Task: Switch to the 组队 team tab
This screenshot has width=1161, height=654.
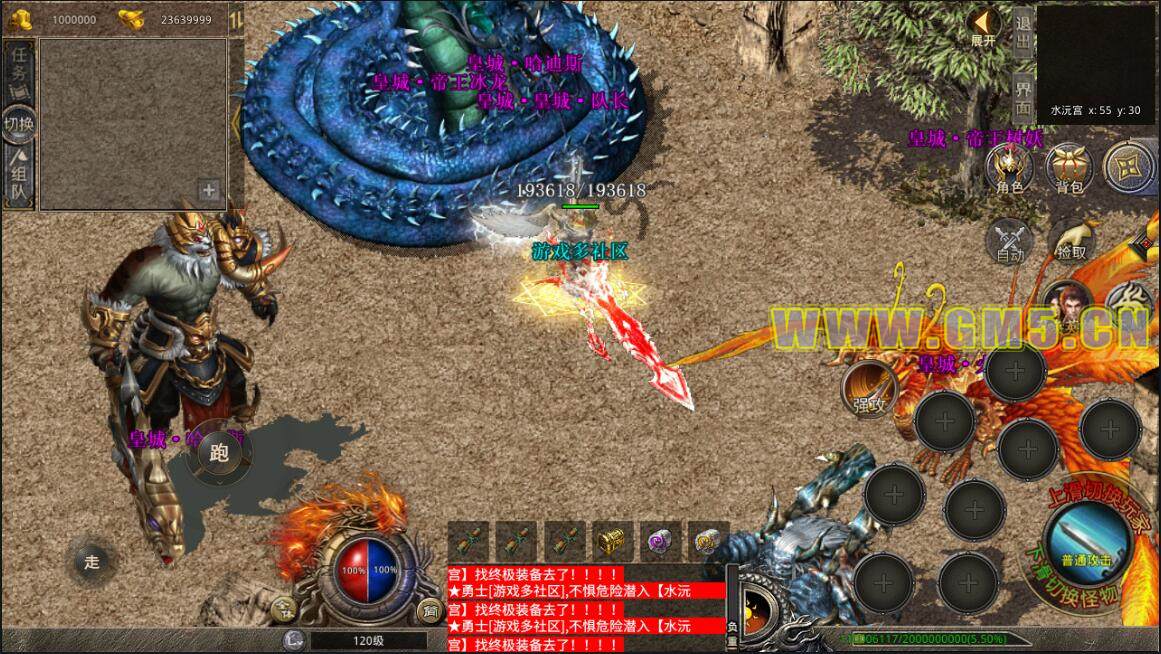Action: tap(19, 179)
